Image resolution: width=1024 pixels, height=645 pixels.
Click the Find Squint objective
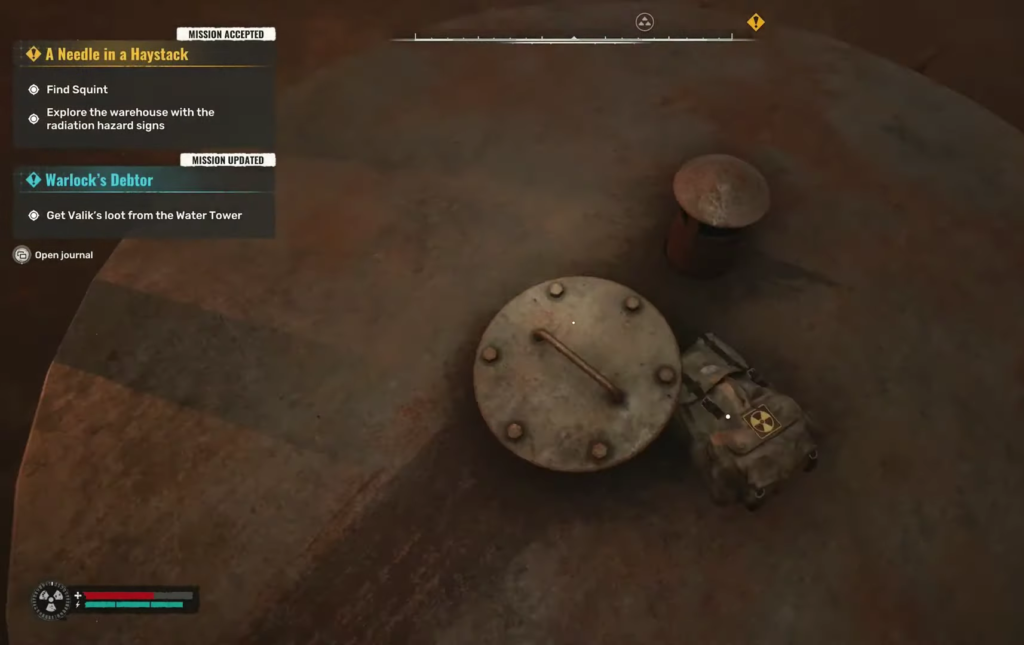(x=77, y=89)
